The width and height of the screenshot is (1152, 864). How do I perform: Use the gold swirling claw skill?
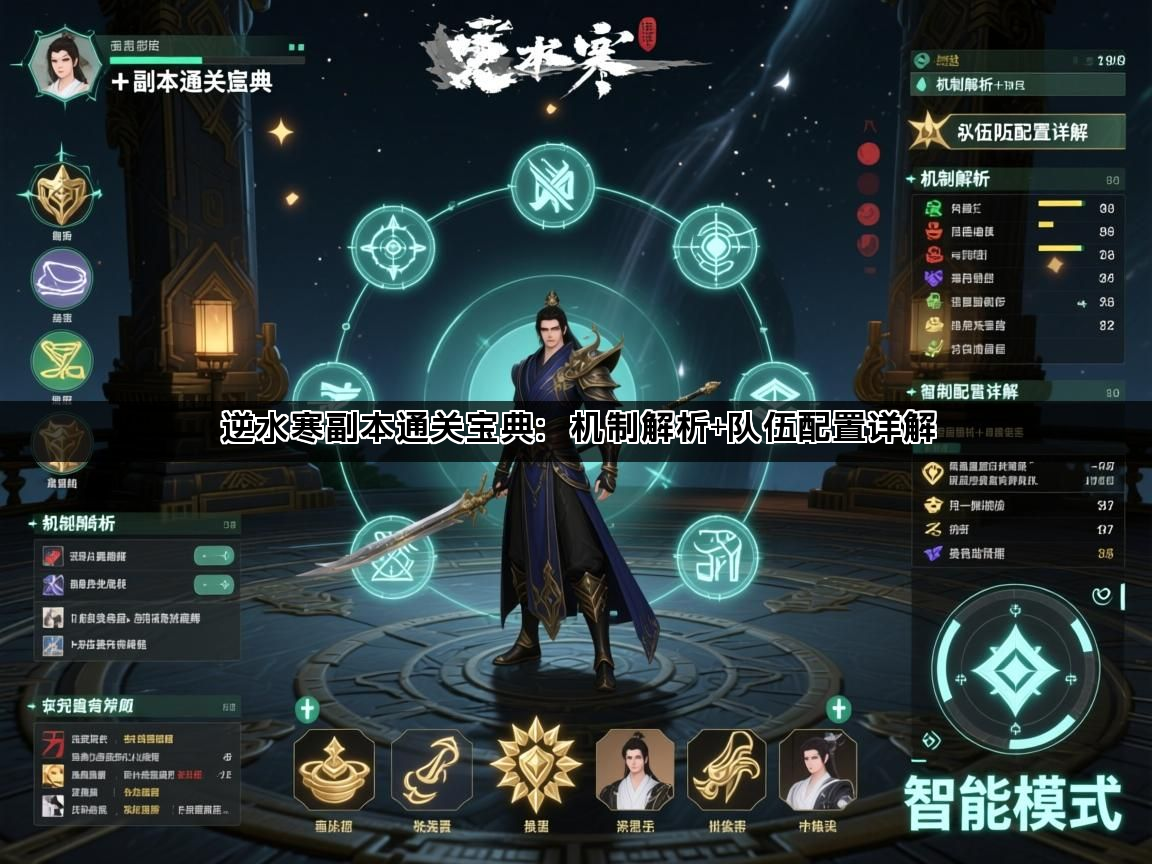click(431, 769)
